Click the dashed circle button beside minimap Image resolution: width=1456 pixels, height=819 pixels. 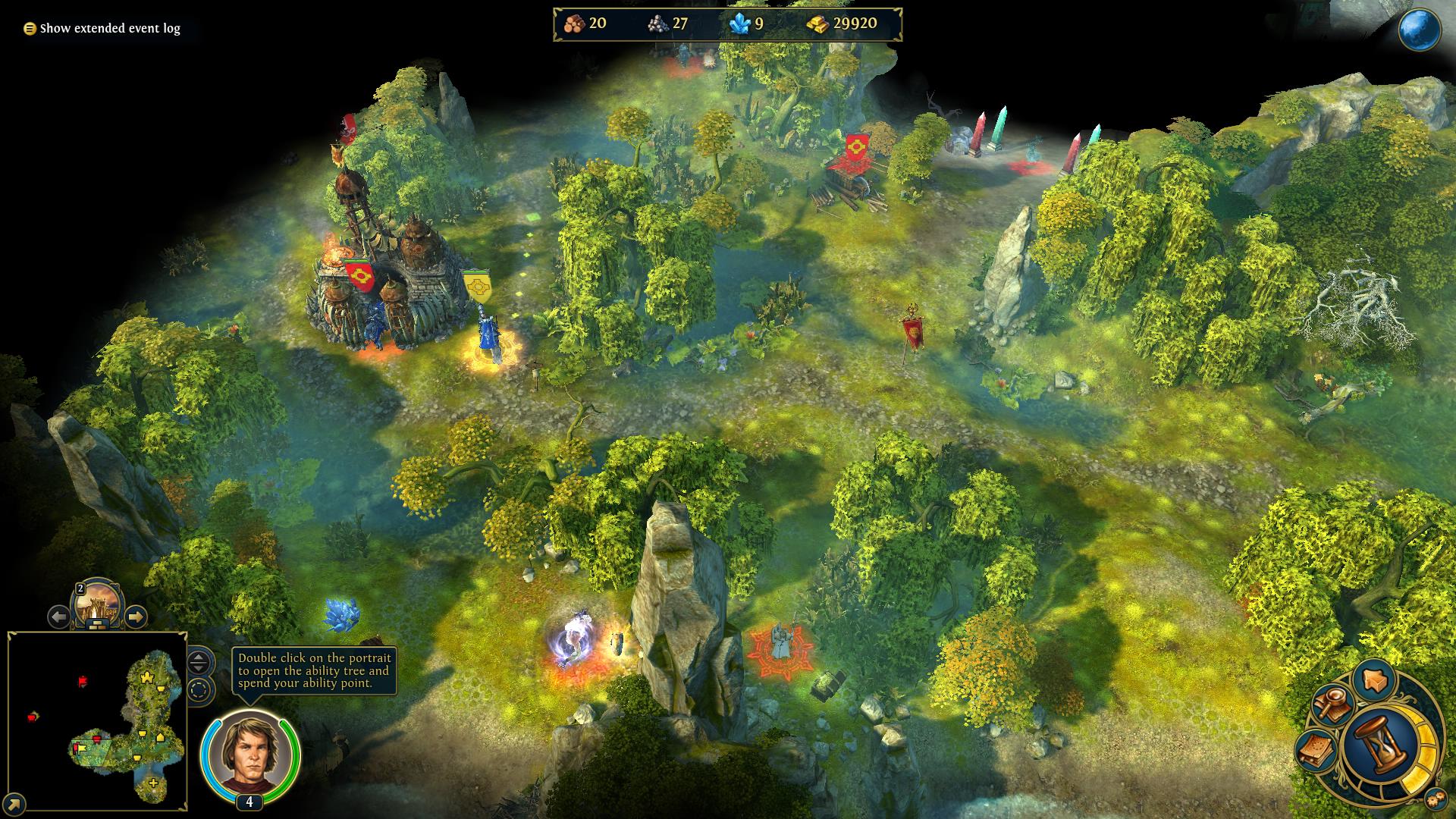point(199,691)
